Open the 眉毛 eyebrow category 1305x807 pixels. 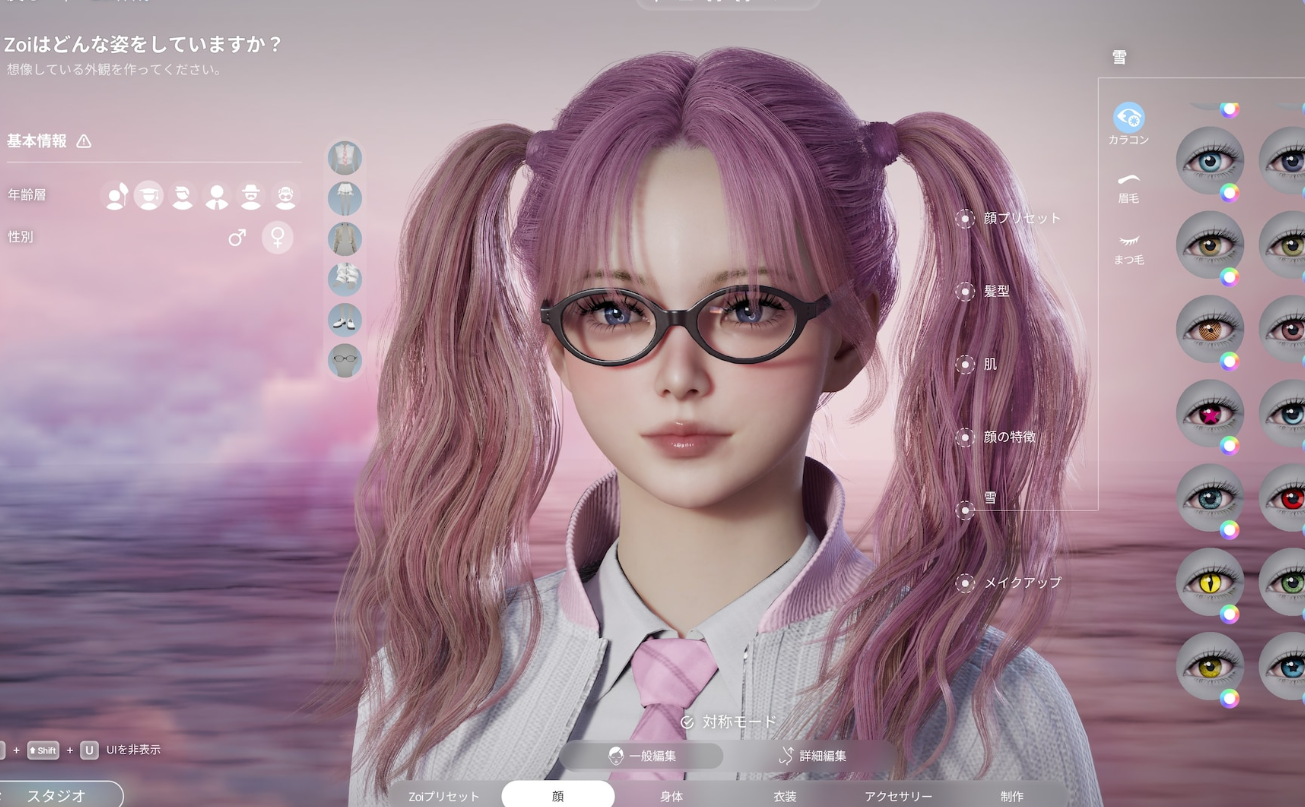click(1129, 186)
